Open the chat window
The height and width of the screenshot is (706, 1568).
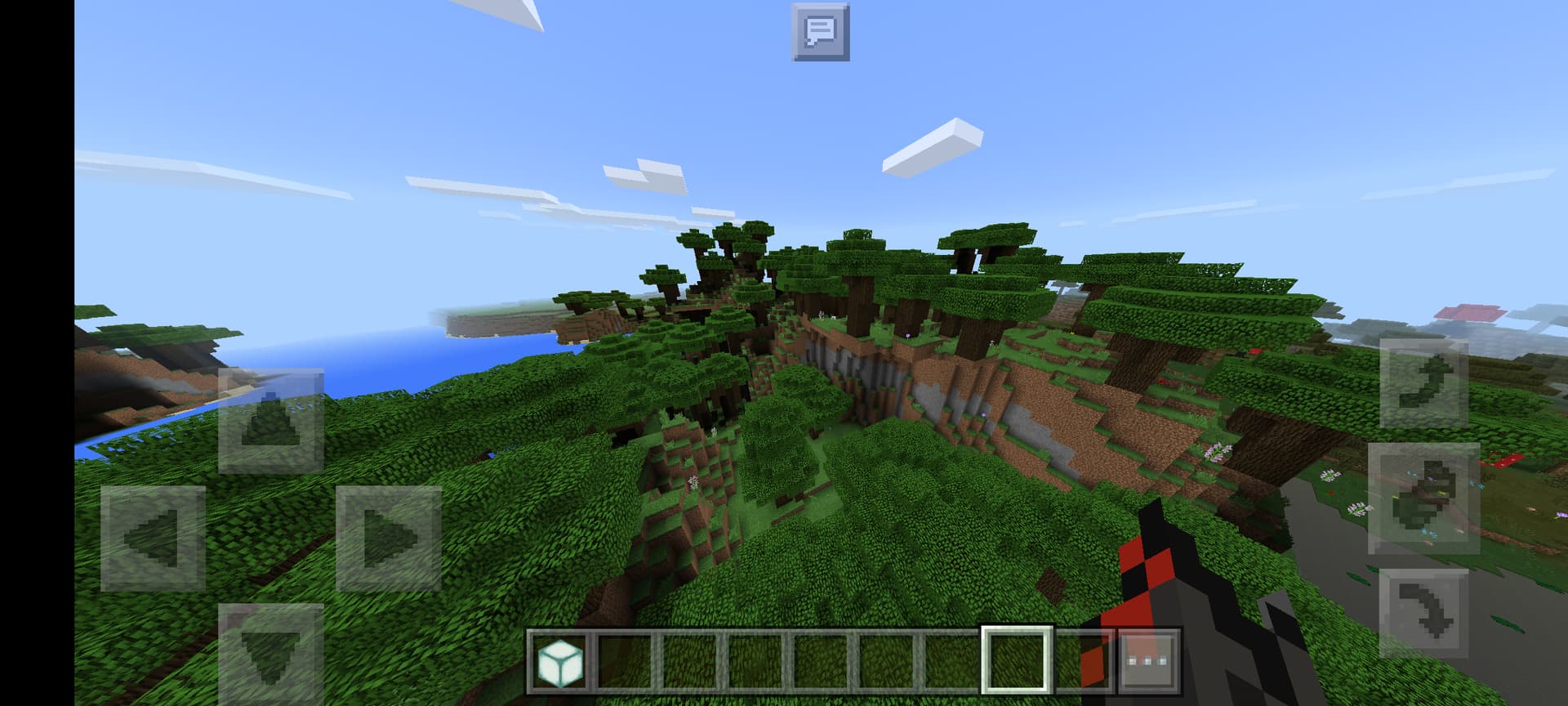point(820,32)
